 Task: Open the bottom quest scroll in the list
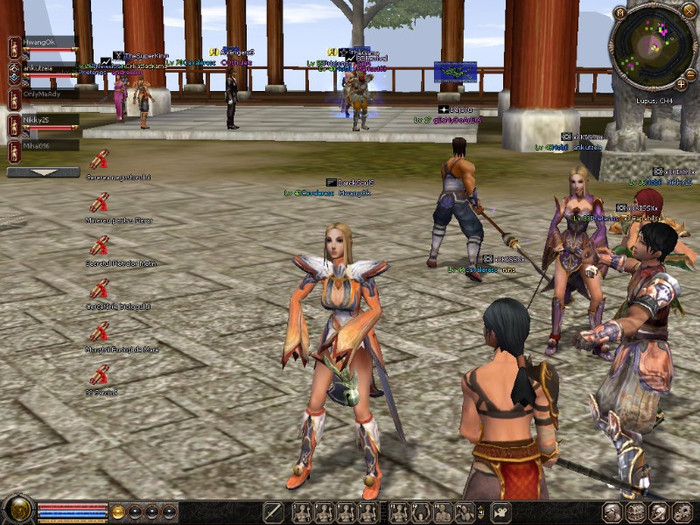click(99, 375)
